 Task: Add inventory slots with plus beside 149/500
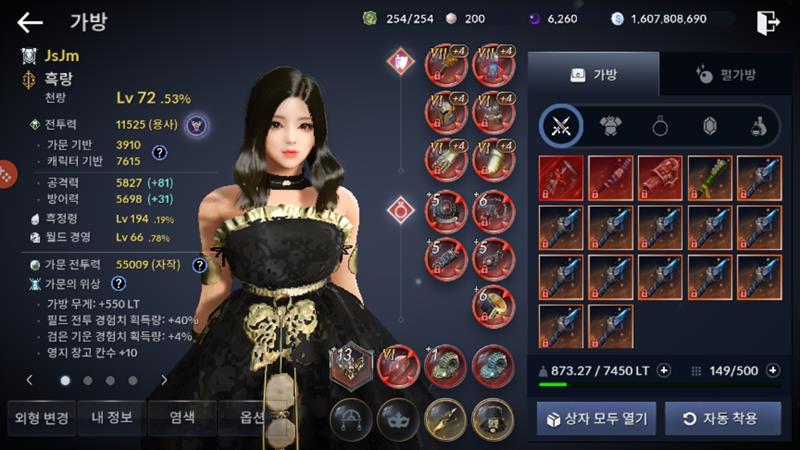[772, 371]
